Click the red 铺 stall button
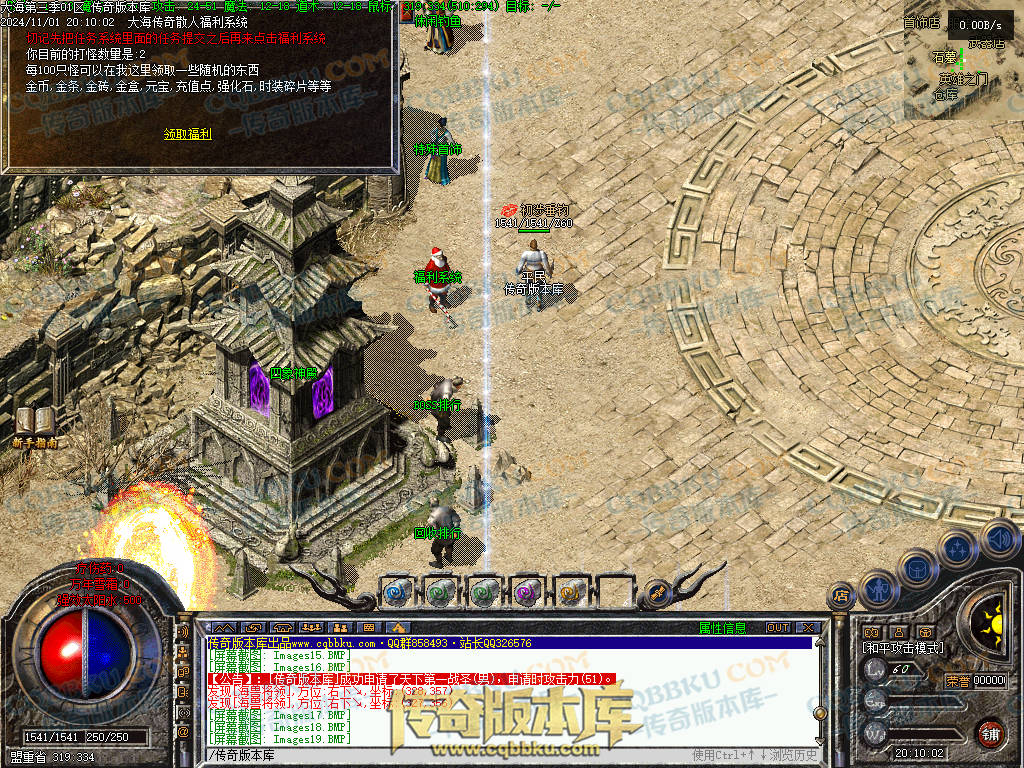This screenshot has height=768, width=1024. pos(991,733)
